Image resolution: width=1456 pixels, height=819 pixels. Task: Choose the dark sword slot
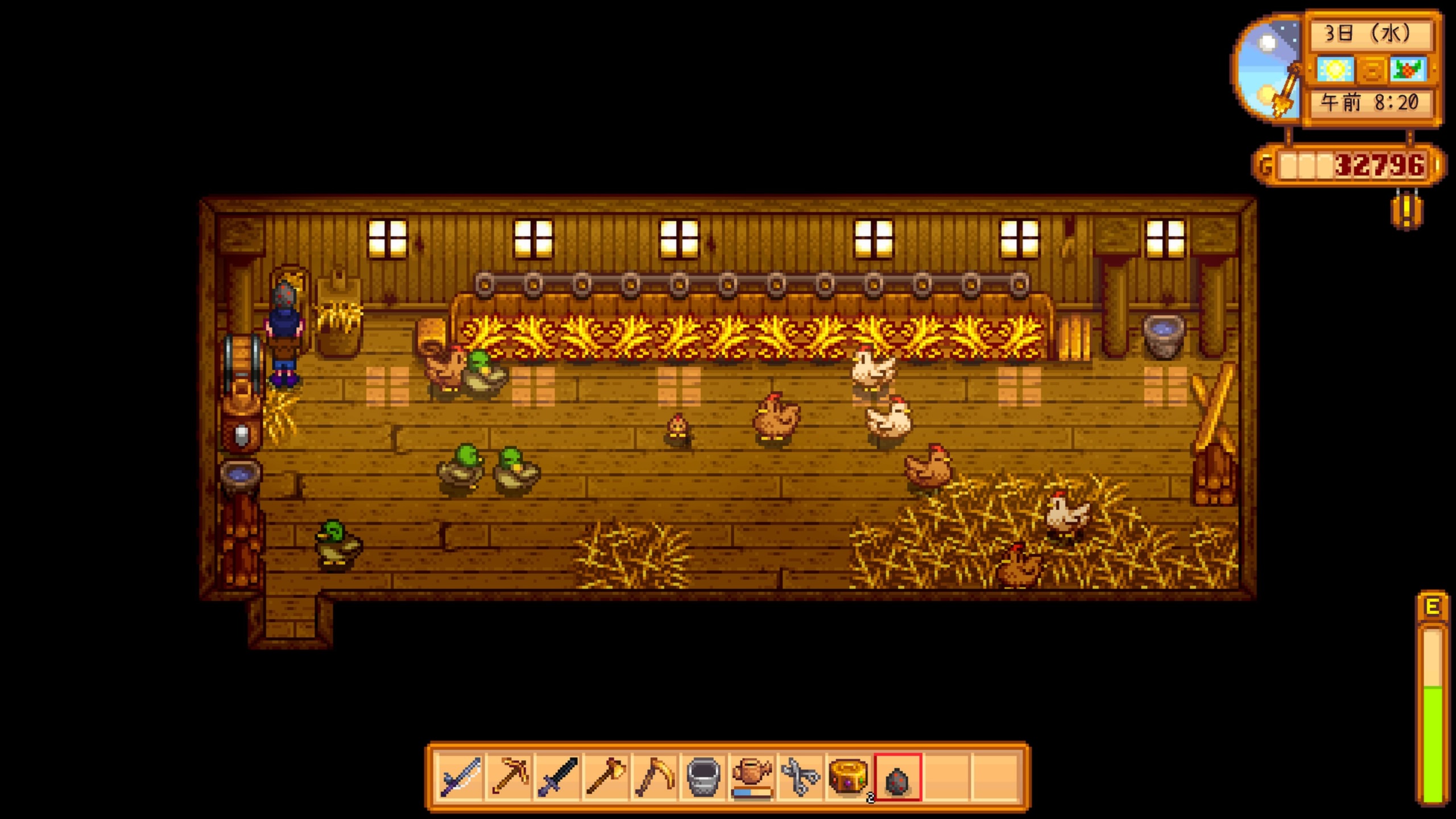click(x=558, y=776)
